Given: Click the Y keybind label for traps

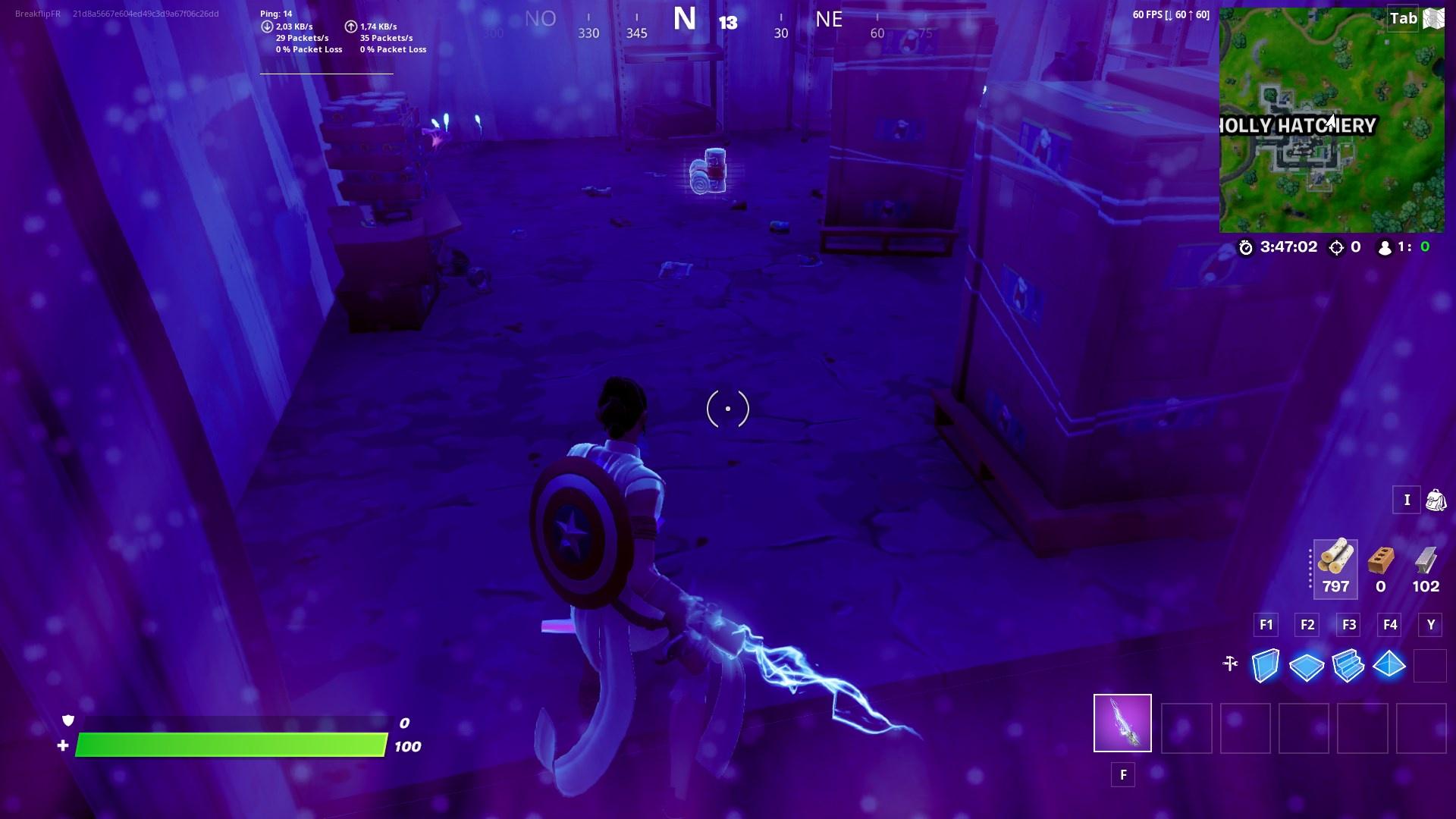Looking at the screenshot, I should 1430,625.
